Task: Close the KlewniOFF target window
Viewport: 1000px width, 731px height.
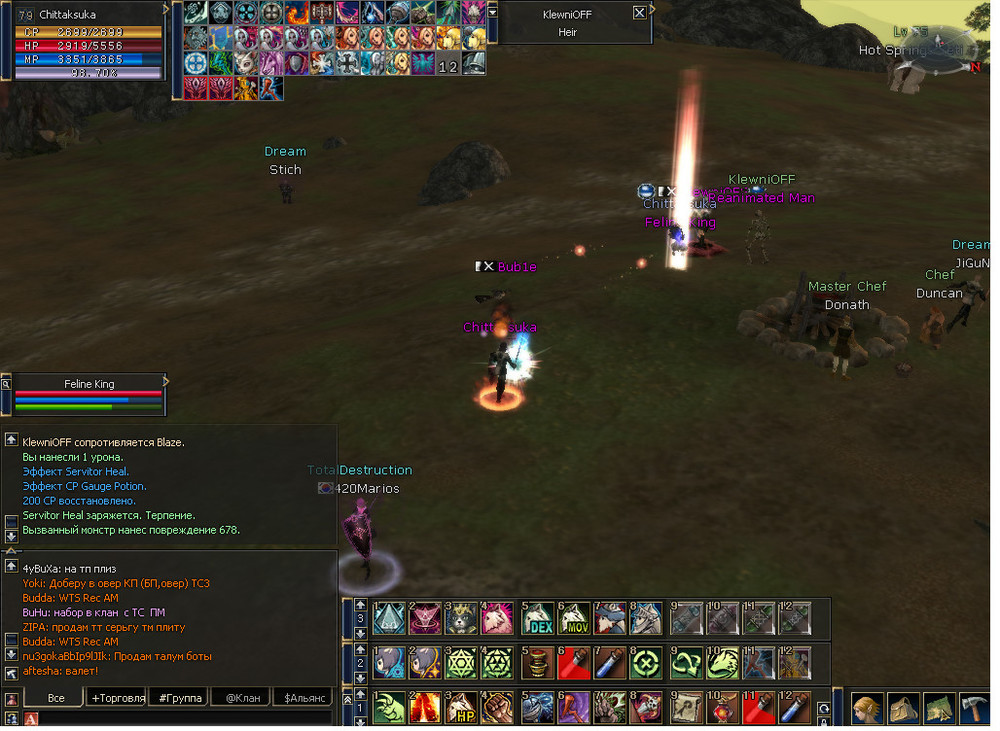Action: tap(640, 13)
